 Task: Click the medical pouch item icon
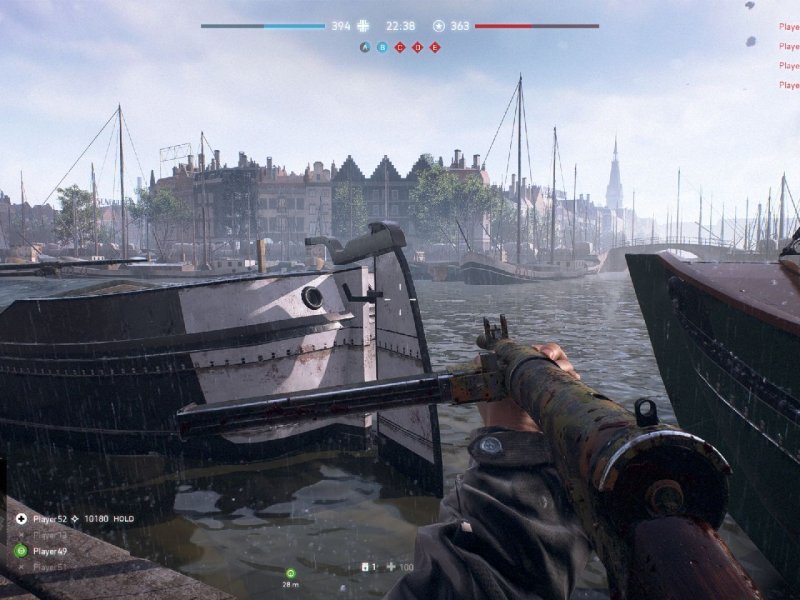tap(366, 567)
